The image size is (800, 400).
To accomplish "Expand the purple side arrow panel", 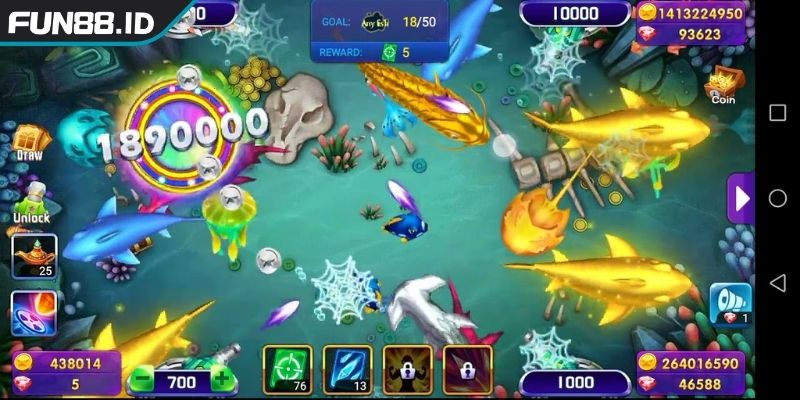I will (741, 198).
